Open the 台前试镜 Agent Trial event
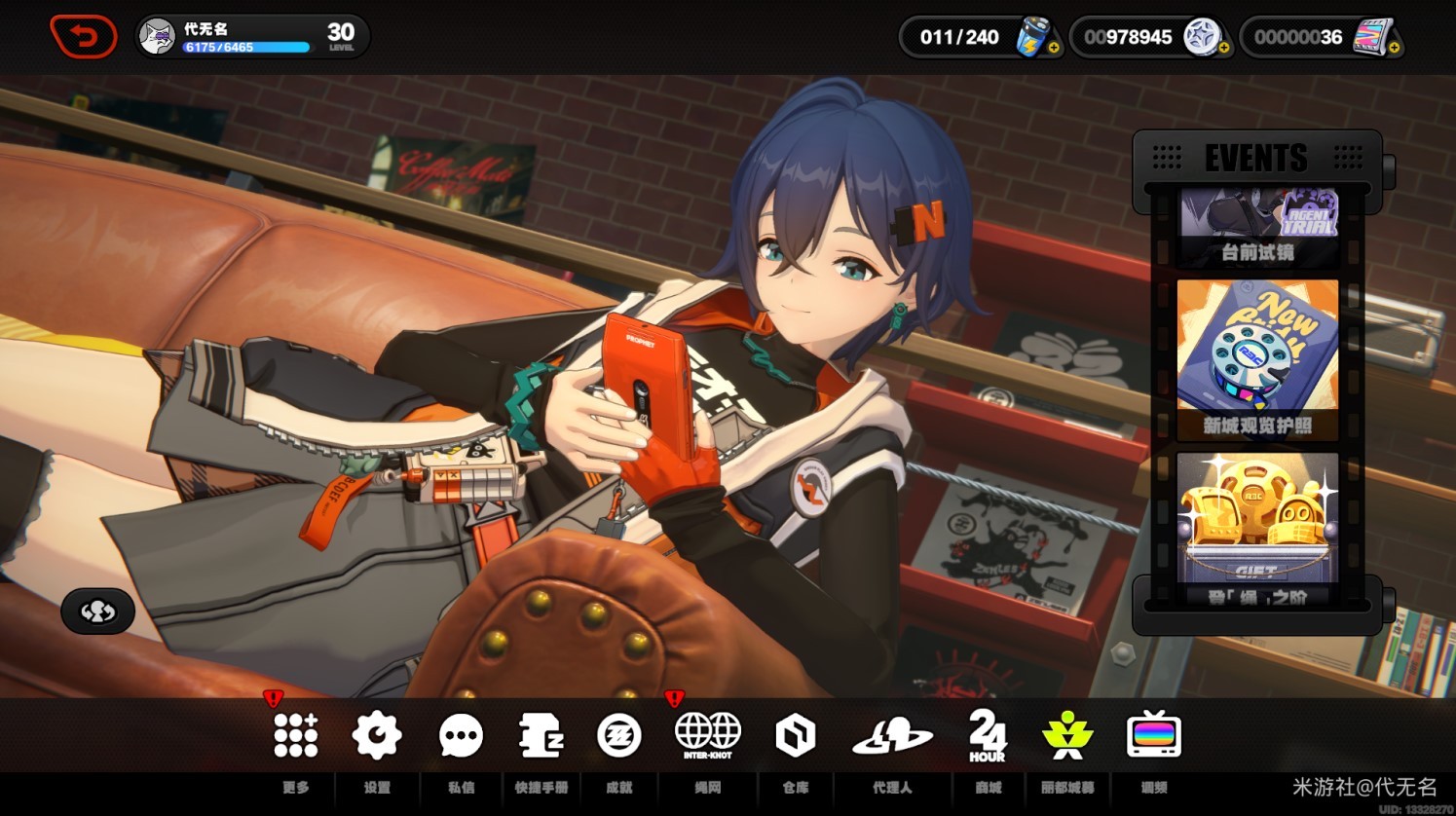The height and width of the screenshot is (816, 1456). [x=1257, y=227]
